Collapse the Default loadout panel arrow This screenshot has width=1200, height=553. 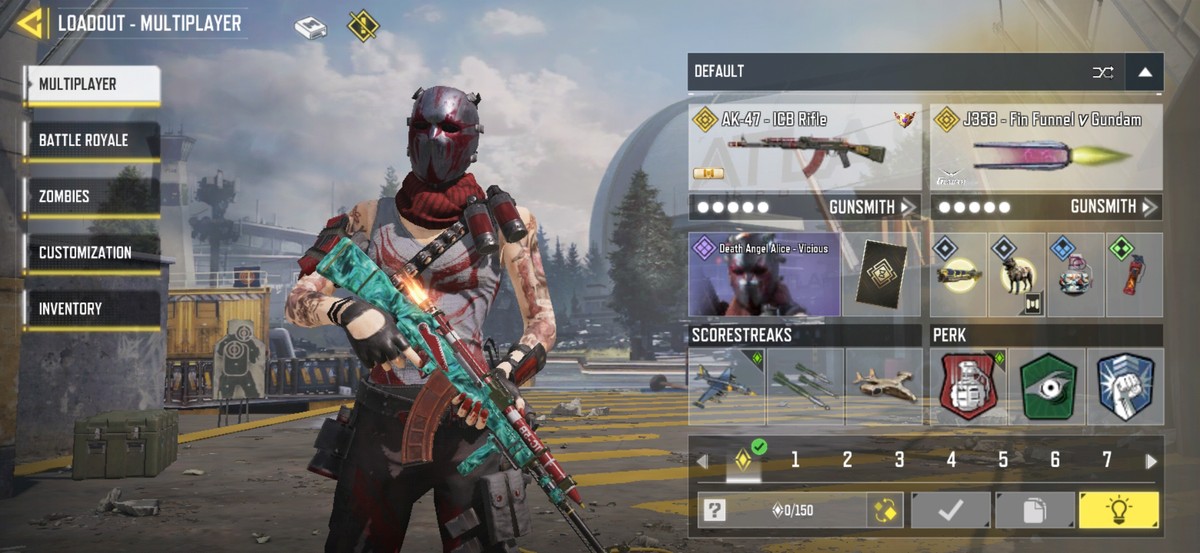pos(1144,72)
